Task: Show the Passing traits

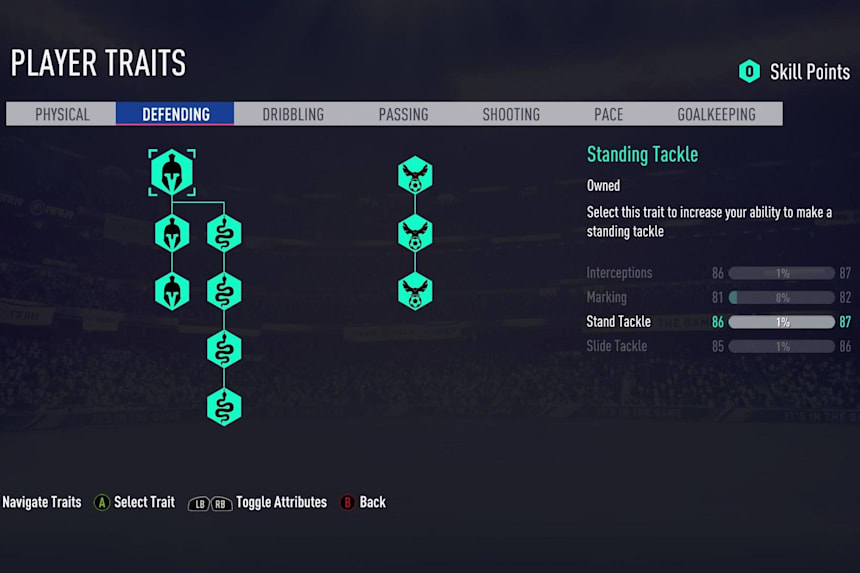Action: (403, 114)
